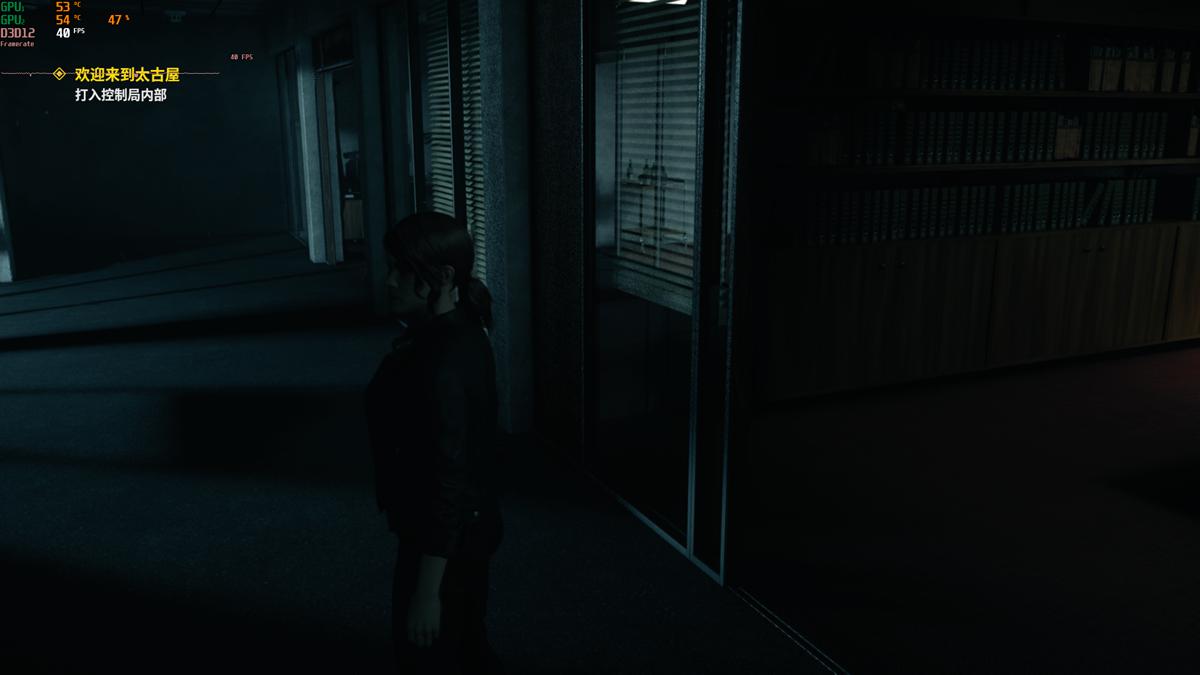1200x675 pixels.
Task: Click the yellow diamond mission marker icon
Action: coord(59,74)
